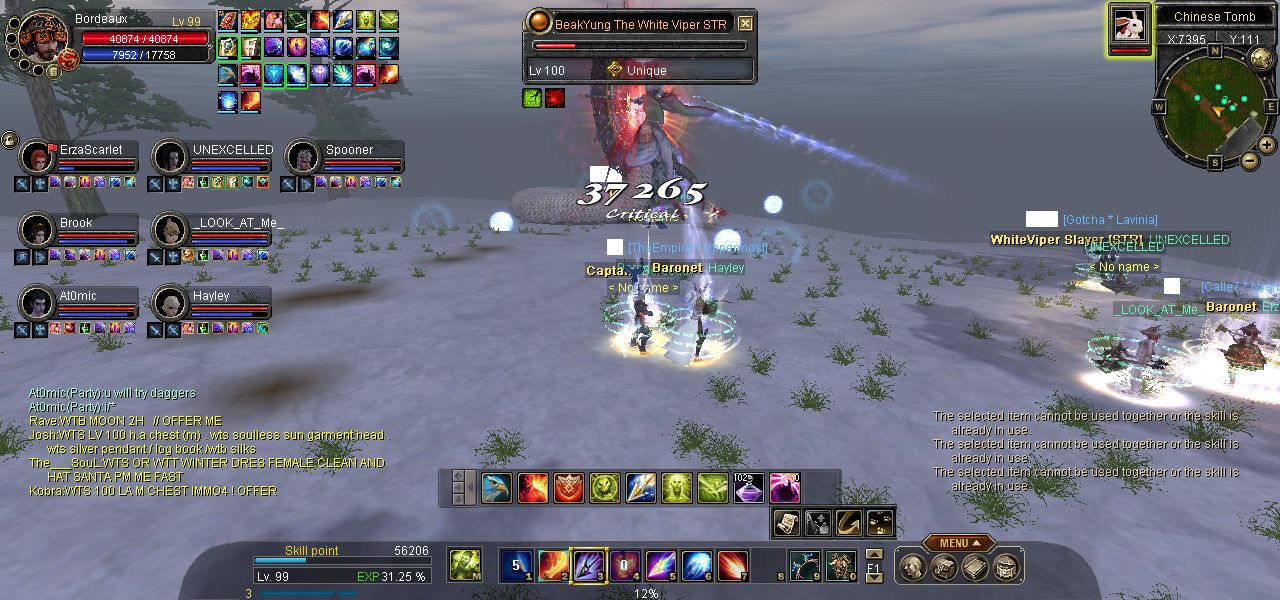
Task: Open the MENU button panel
Action: point(959,543)
